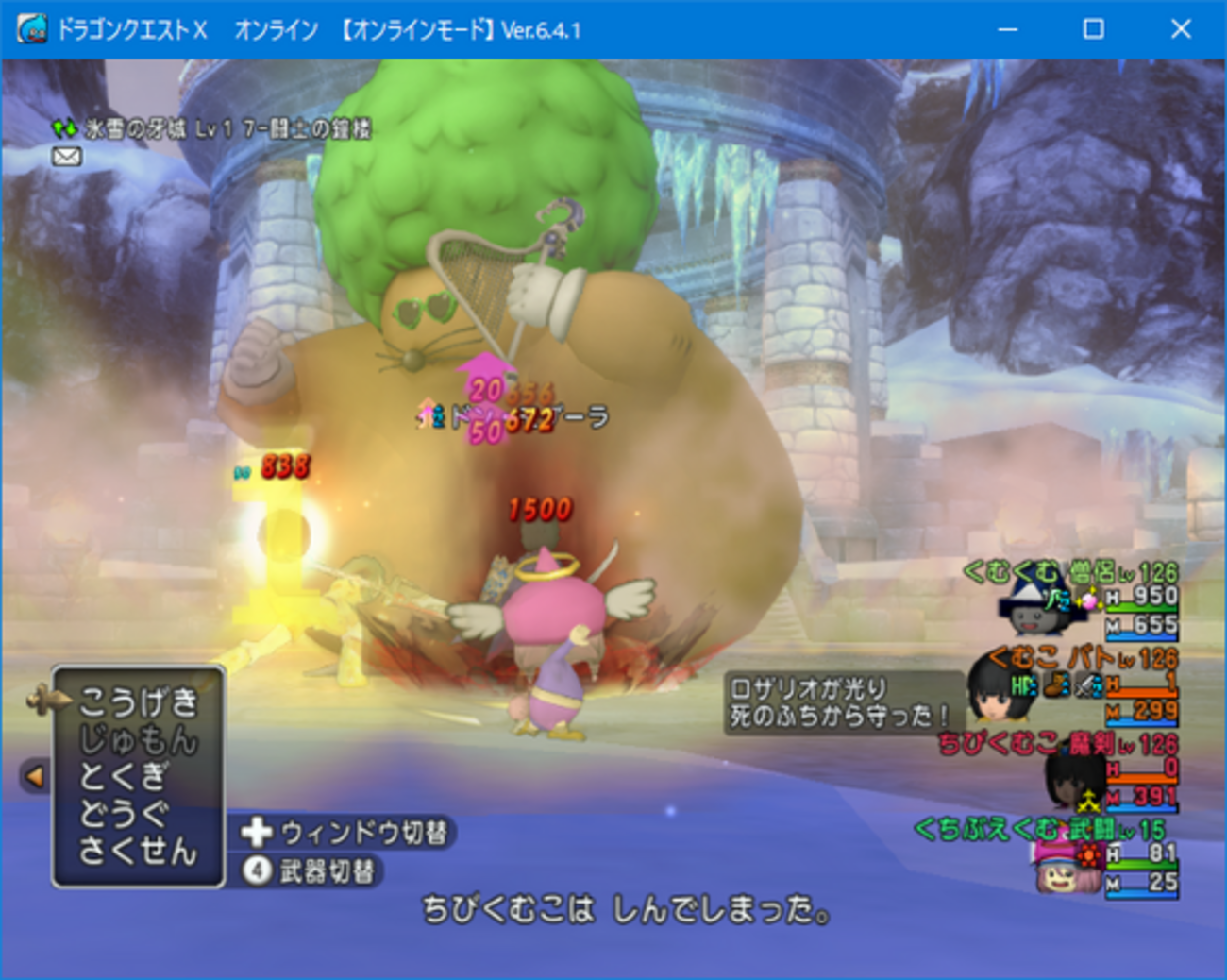This screenshot has width=1227, height=980.
Task: Select the こうげき command
Action: coord(142,701)
